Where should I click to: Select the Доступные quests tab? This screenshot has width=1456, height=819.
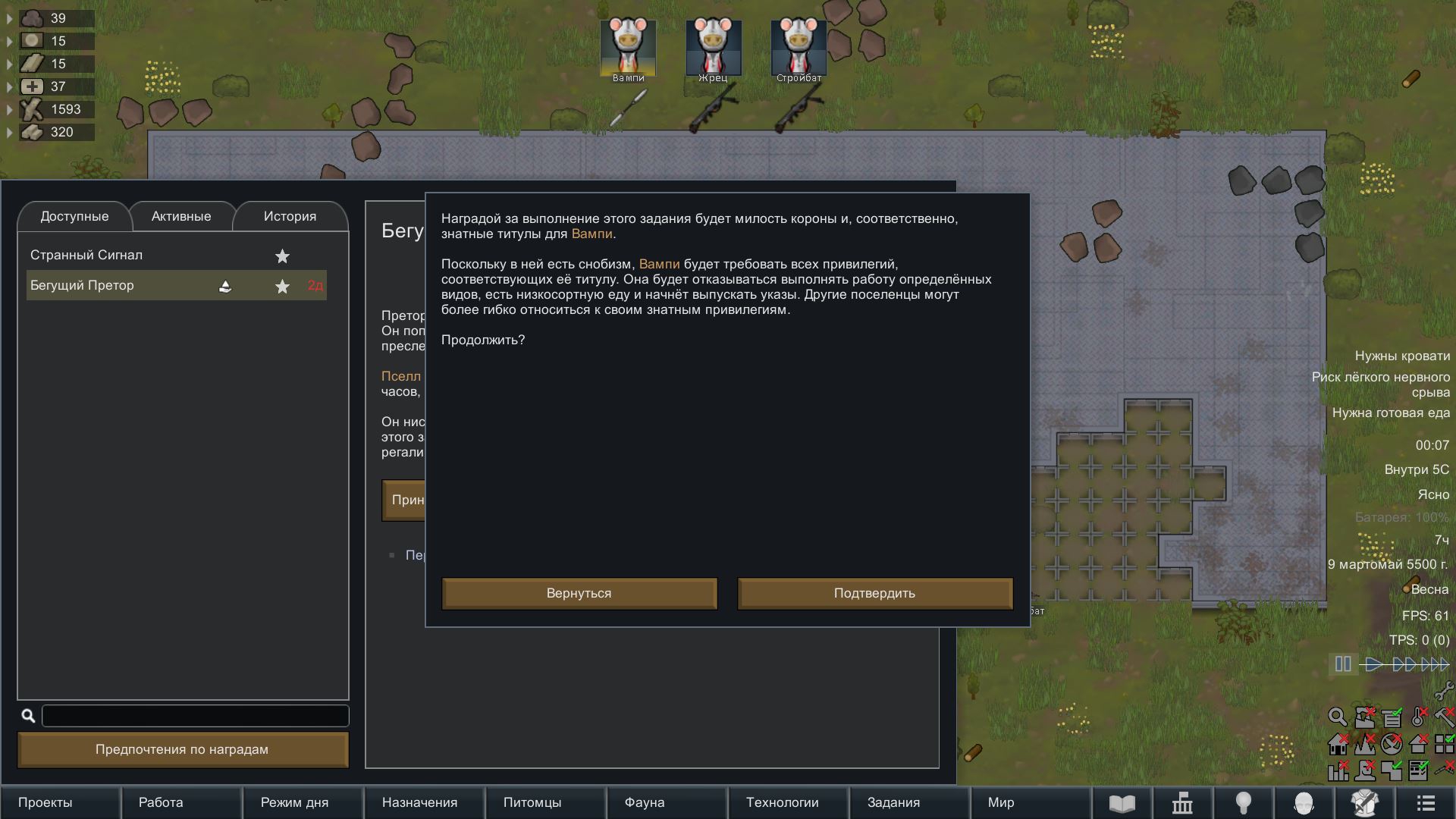pyautogui.click(x=74, y=216)
